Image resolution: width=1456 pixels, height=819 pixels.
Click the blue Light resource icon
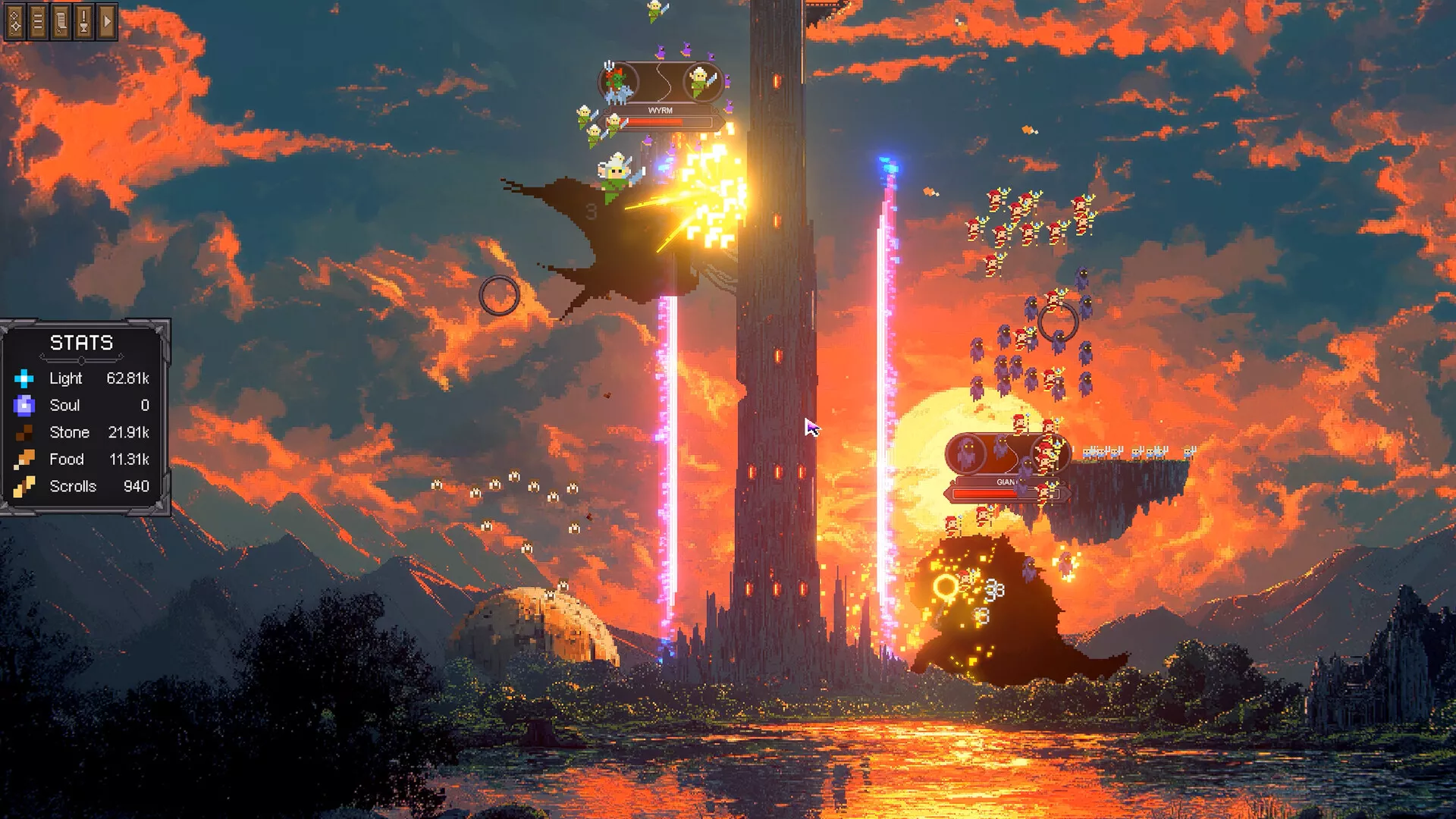point(25,378)
